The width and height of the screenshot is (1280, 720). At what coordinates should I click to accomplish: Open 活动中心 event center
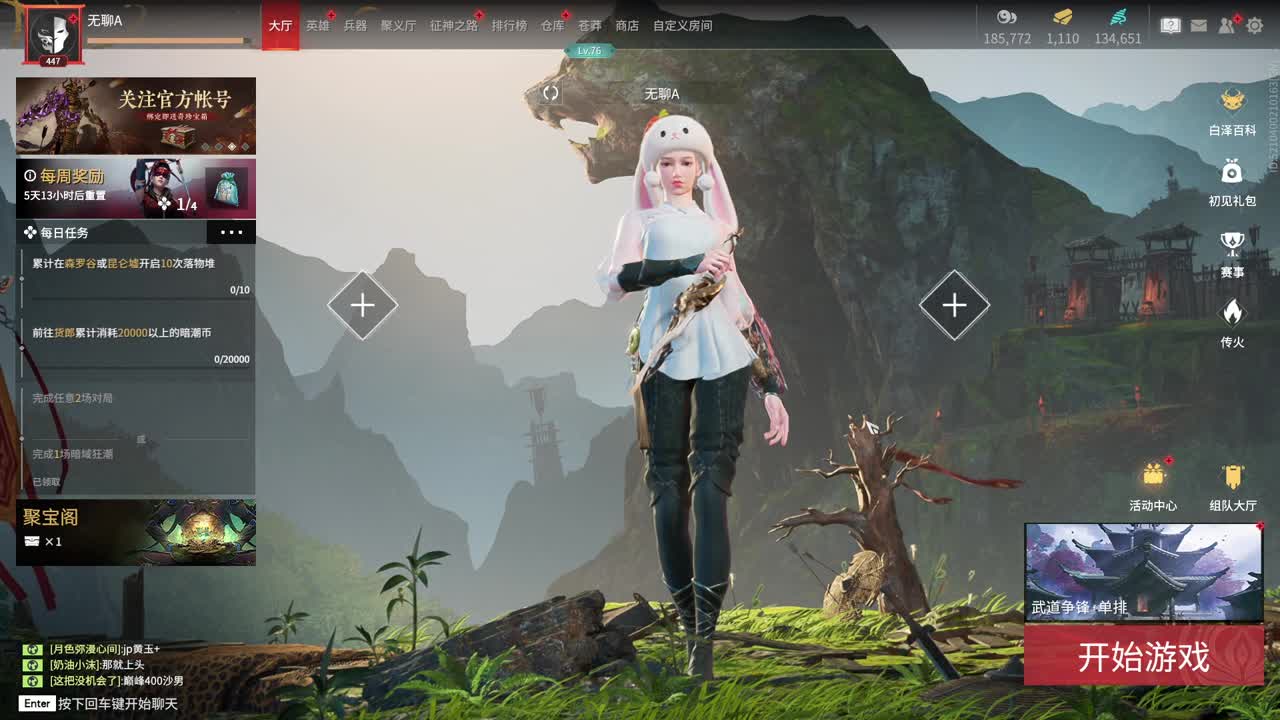(1153, 487)
